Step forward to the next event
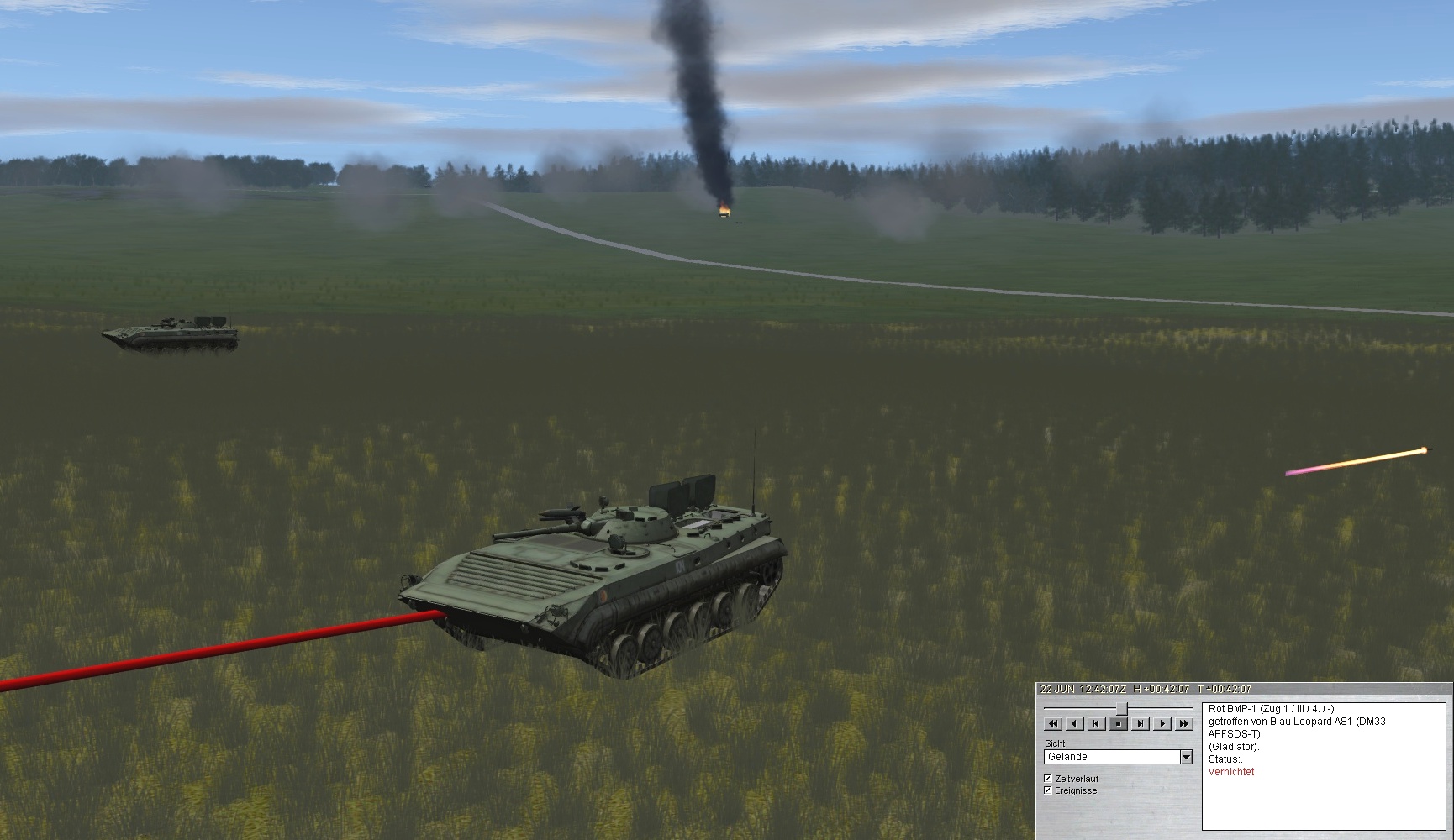Image resolution: width=1454 pixels, height=840 pixels. tap(1141, 723)
